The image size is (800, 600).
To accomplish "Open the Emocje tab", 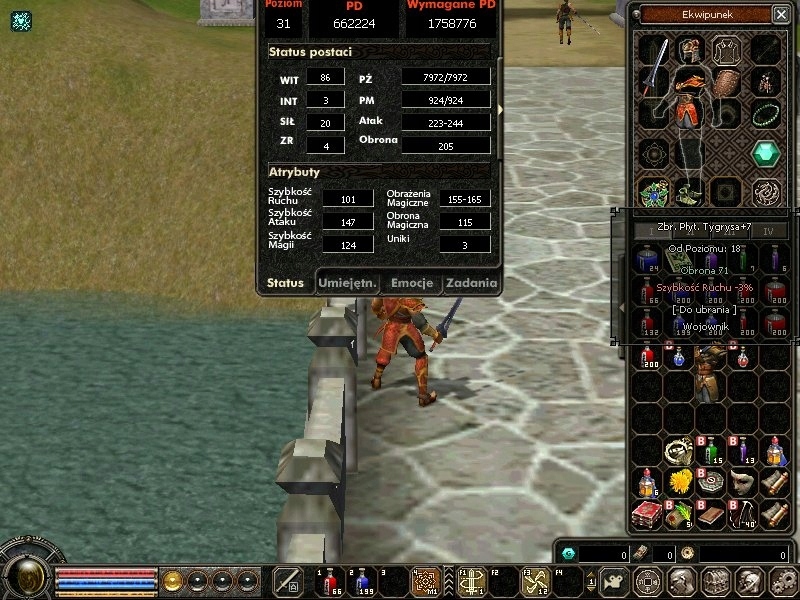I will [x=411, y=283].
